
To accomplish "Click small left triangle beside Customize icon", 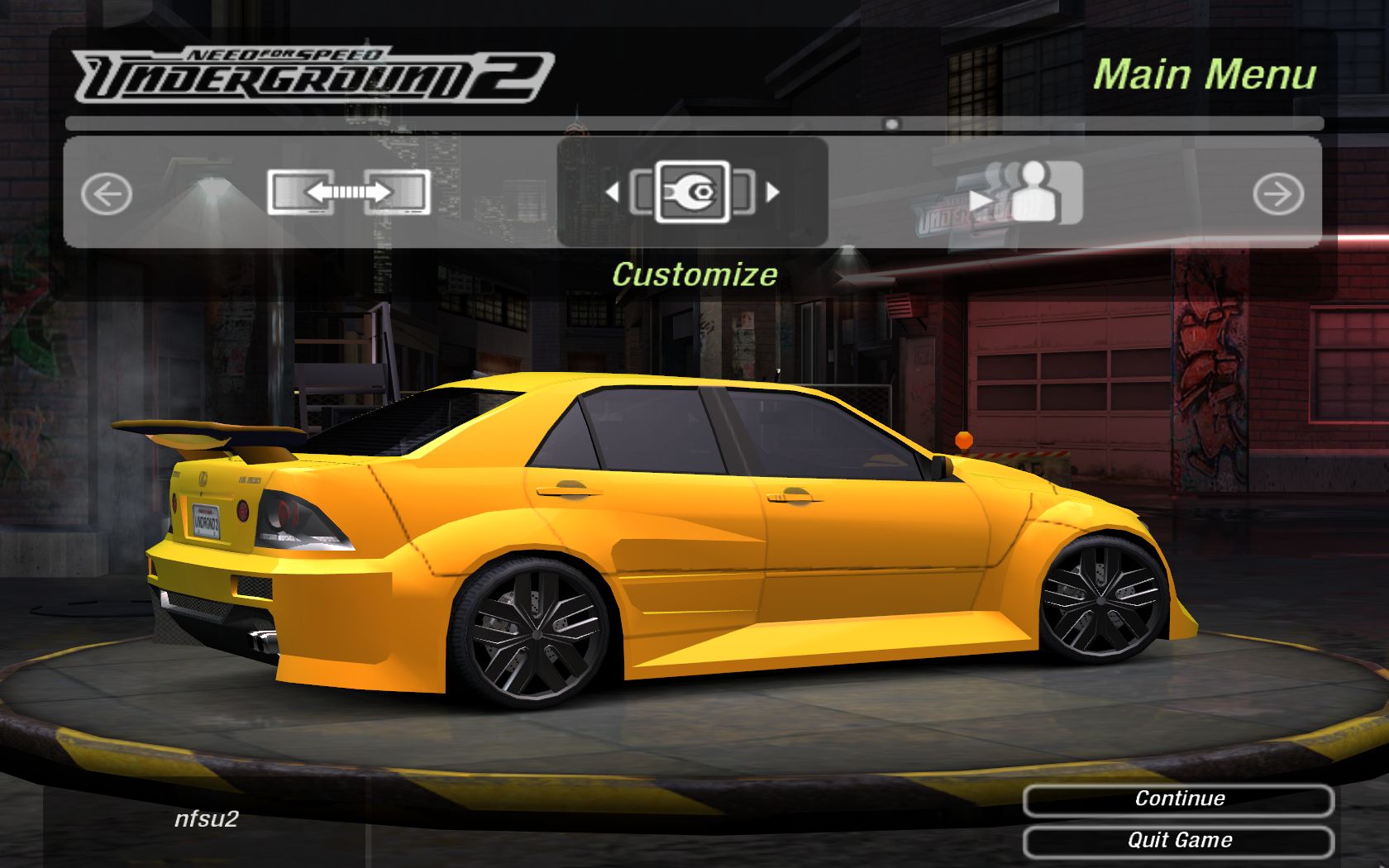I will [x=612, y=193].
